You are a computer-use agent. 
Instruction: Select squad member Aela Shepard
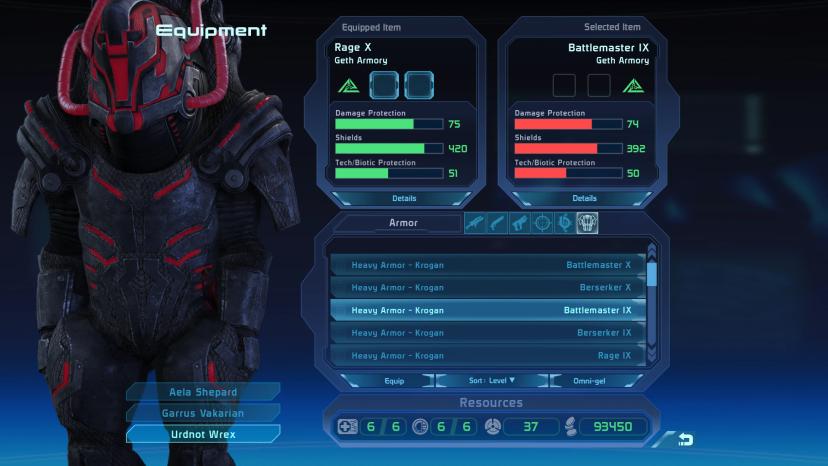pyautogui.click(x=203, y=391)
